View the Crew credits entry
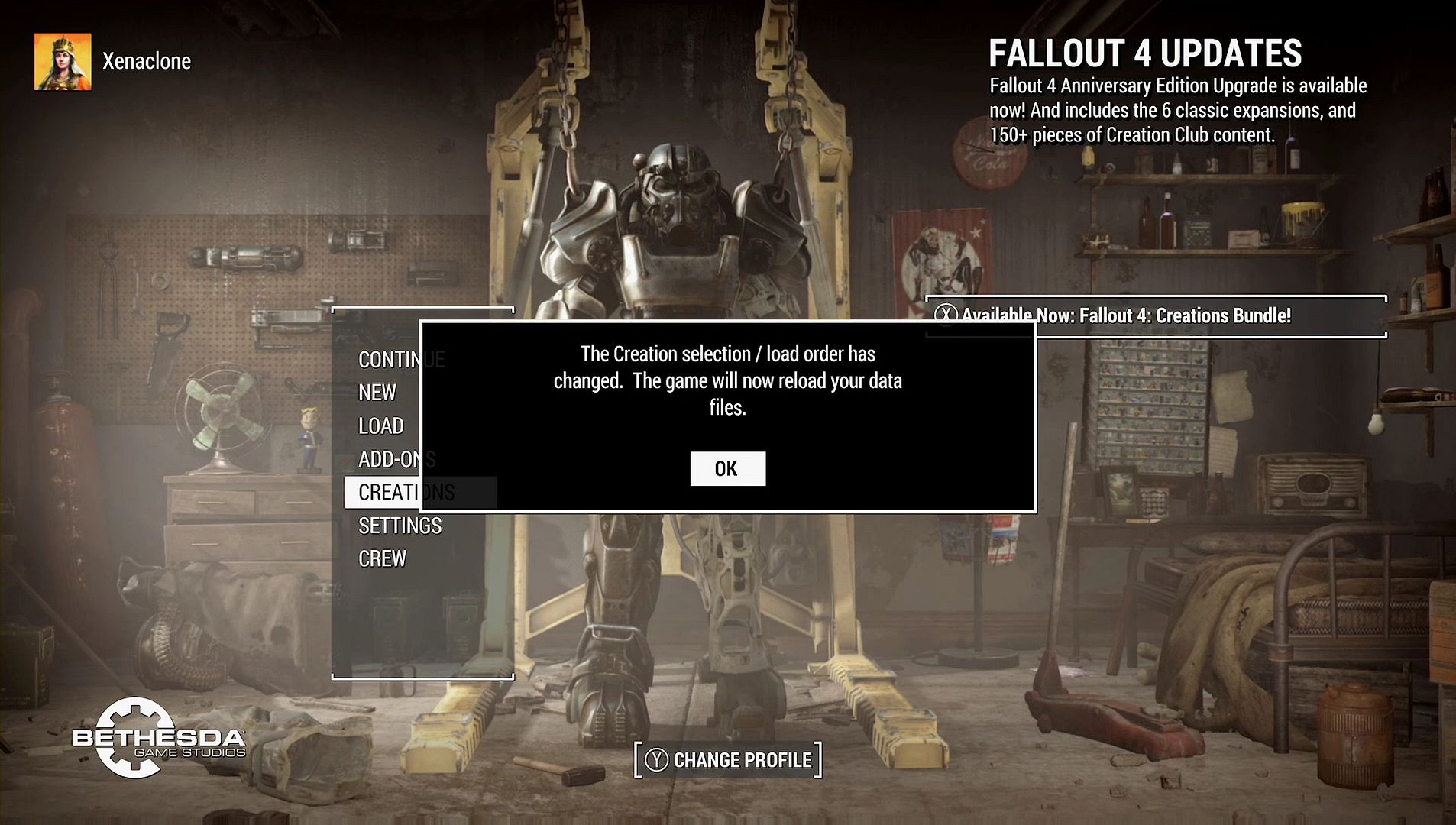This screenshot has width=1456, height=825. coord(382,559)
